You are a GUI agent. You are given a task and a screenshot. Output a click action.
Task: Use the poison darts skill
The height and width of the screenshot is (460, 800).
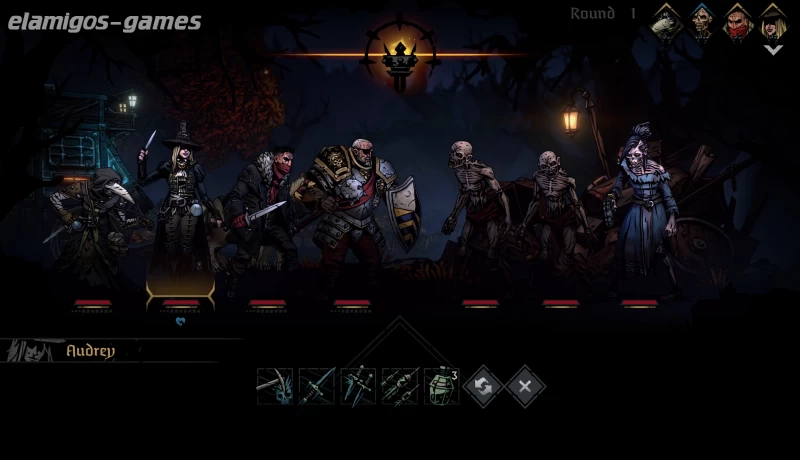point(400,386)
